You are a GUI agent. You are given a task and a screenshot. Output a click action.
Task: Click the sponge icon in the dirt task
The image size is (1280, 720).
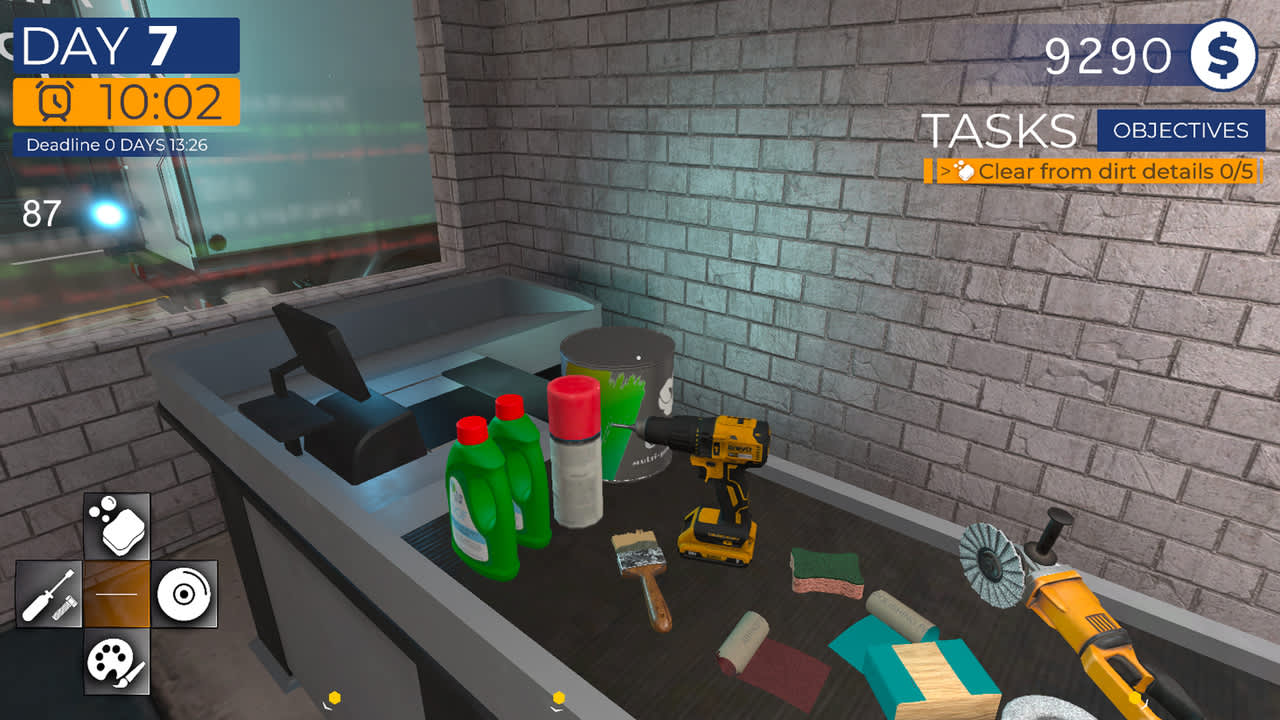pos(968,172)
